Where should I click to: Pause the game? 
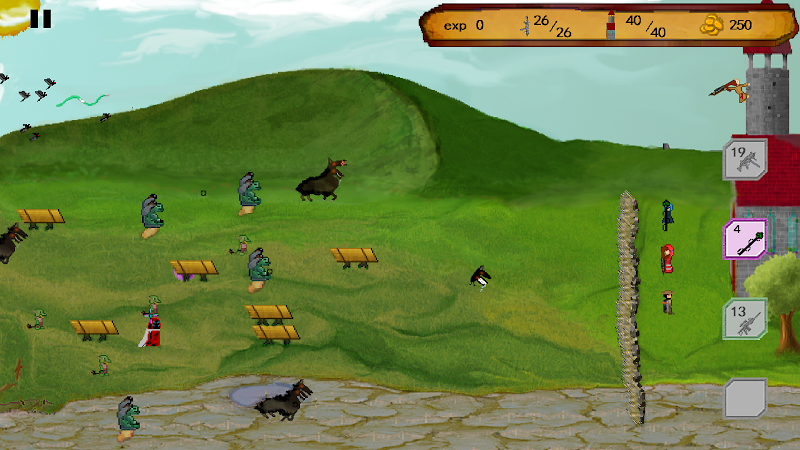(x=41, y=18)
